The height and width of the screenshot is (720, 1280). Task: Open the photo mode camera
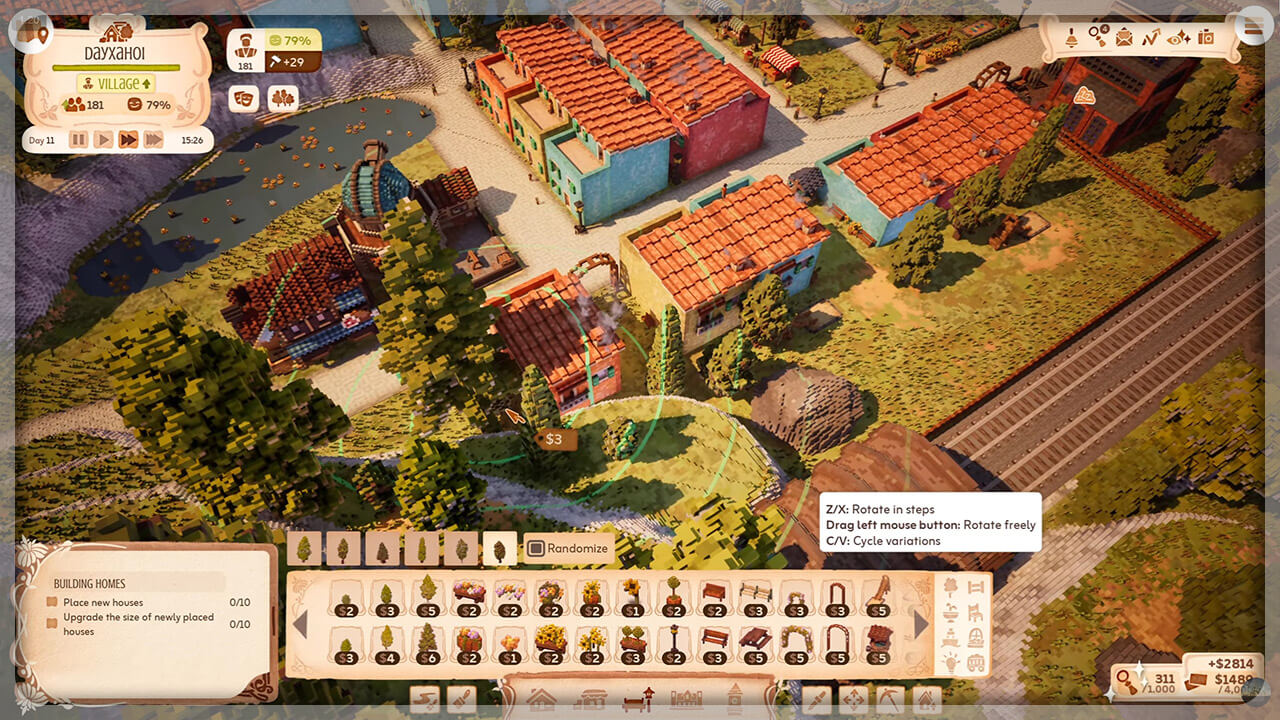coord(1206,38)
